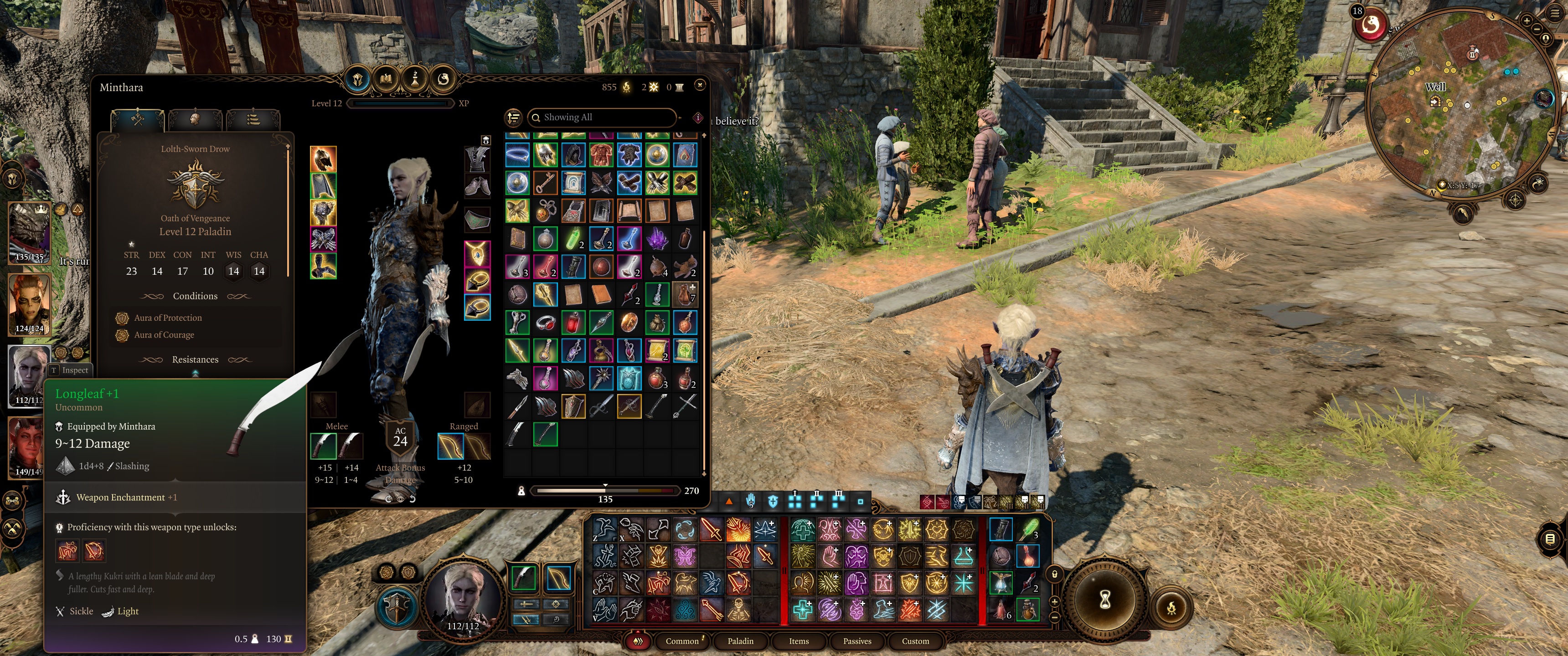
Task: Close the Minthara character sheet window
Action: [700, 85]
